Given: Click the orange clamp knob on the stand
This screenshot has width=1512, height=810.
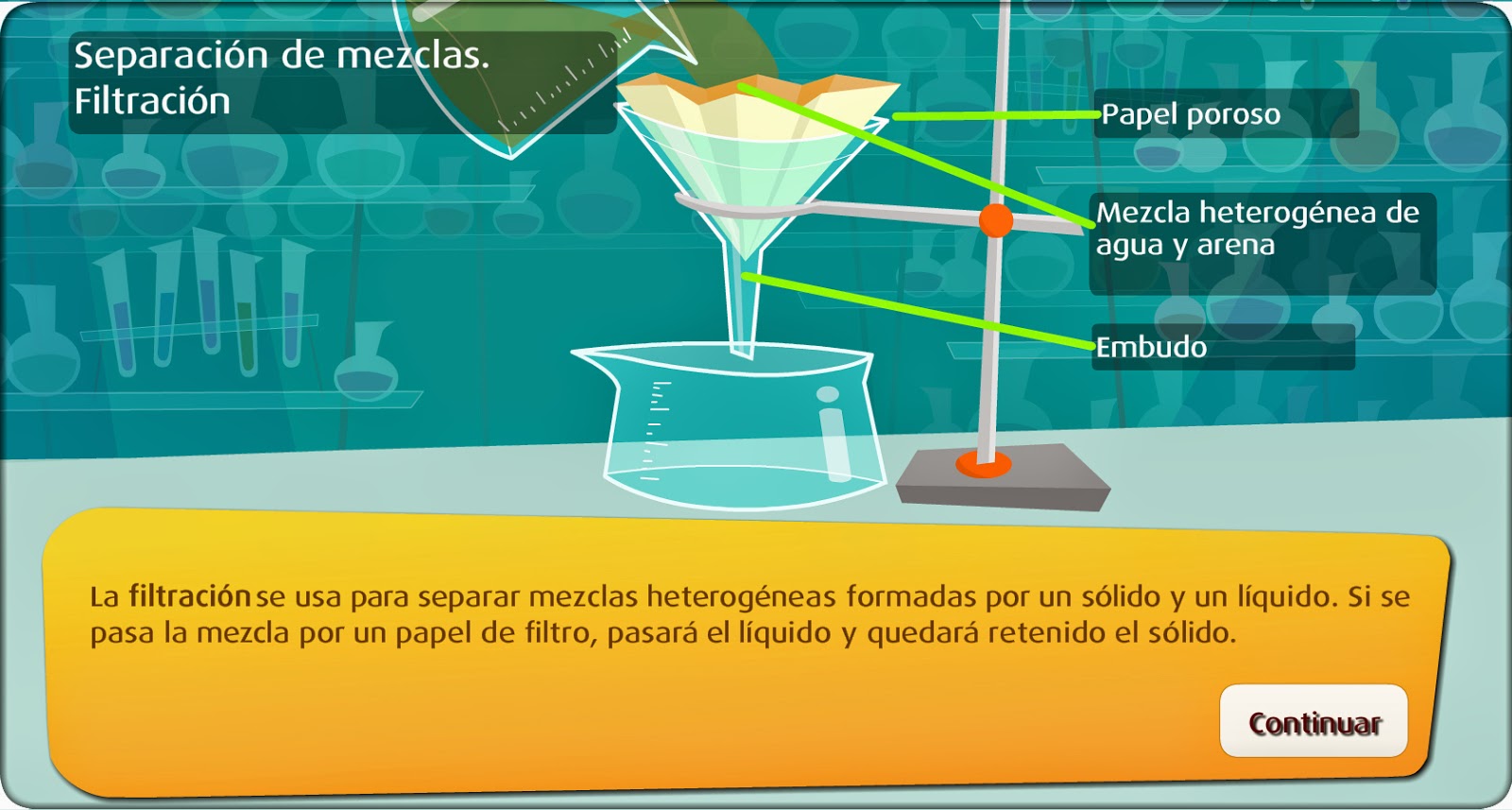Looking at the screenshot, I should point(995,221).
